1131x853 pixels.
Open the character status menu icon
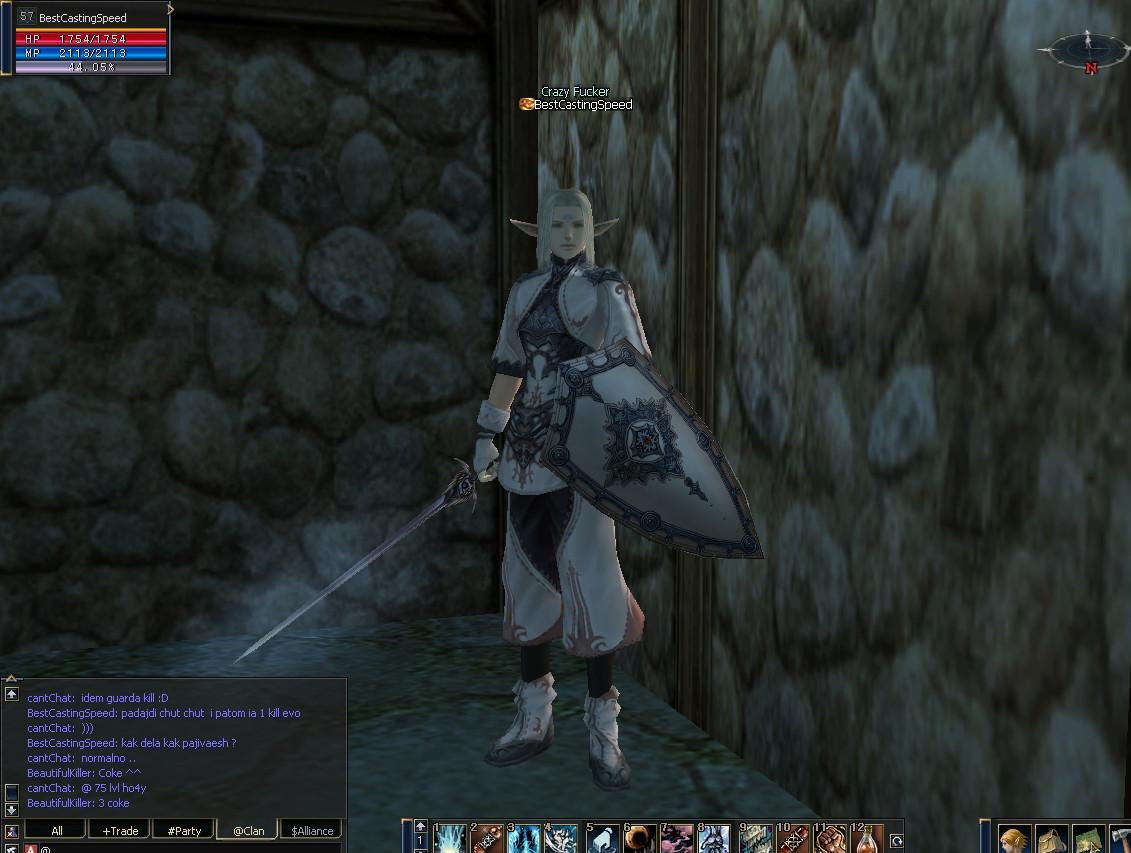[x=1014, y=840]
